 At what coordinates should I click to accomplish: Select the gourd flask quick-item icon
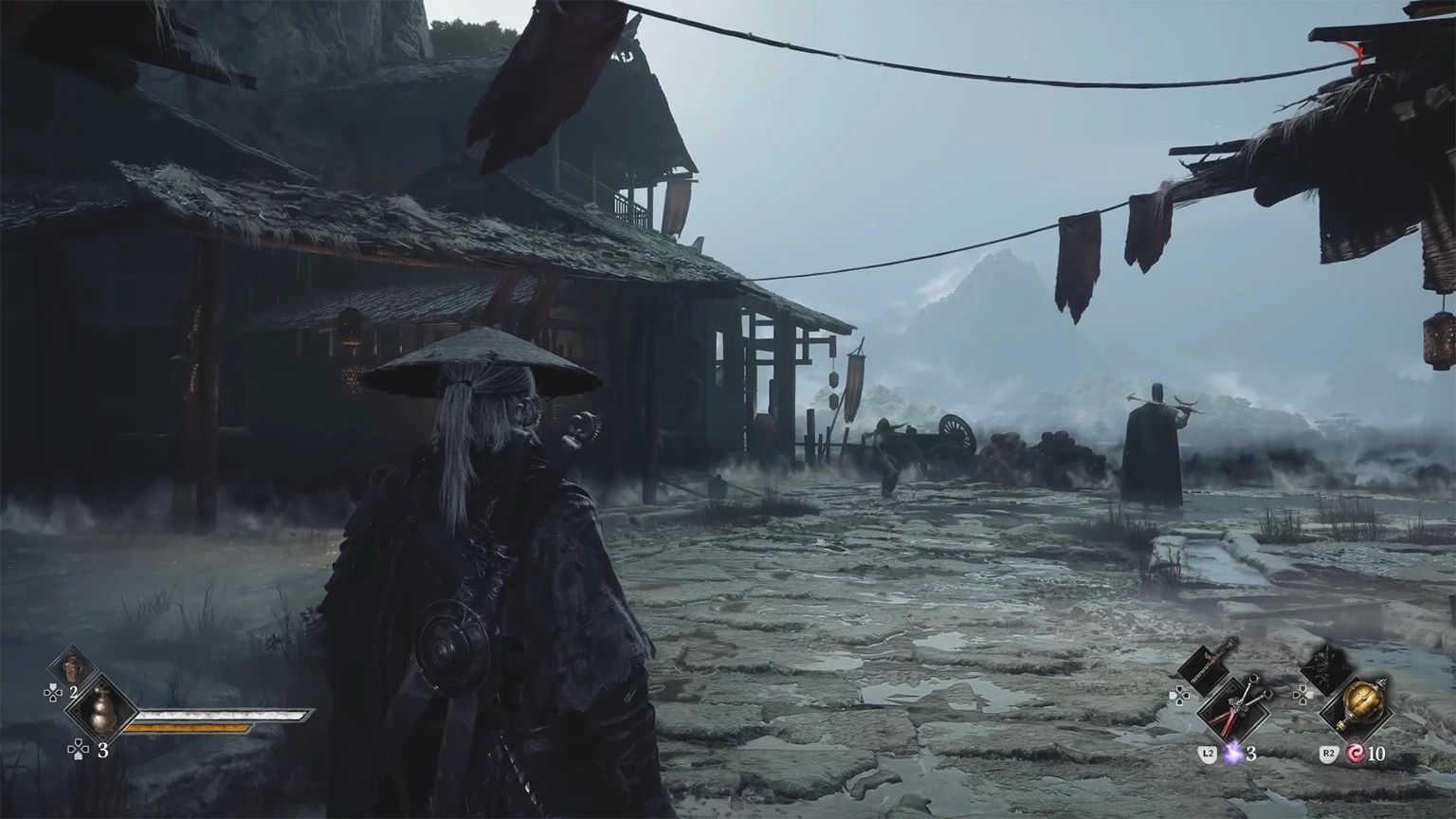pyautogui.click(x=102, y=714)
